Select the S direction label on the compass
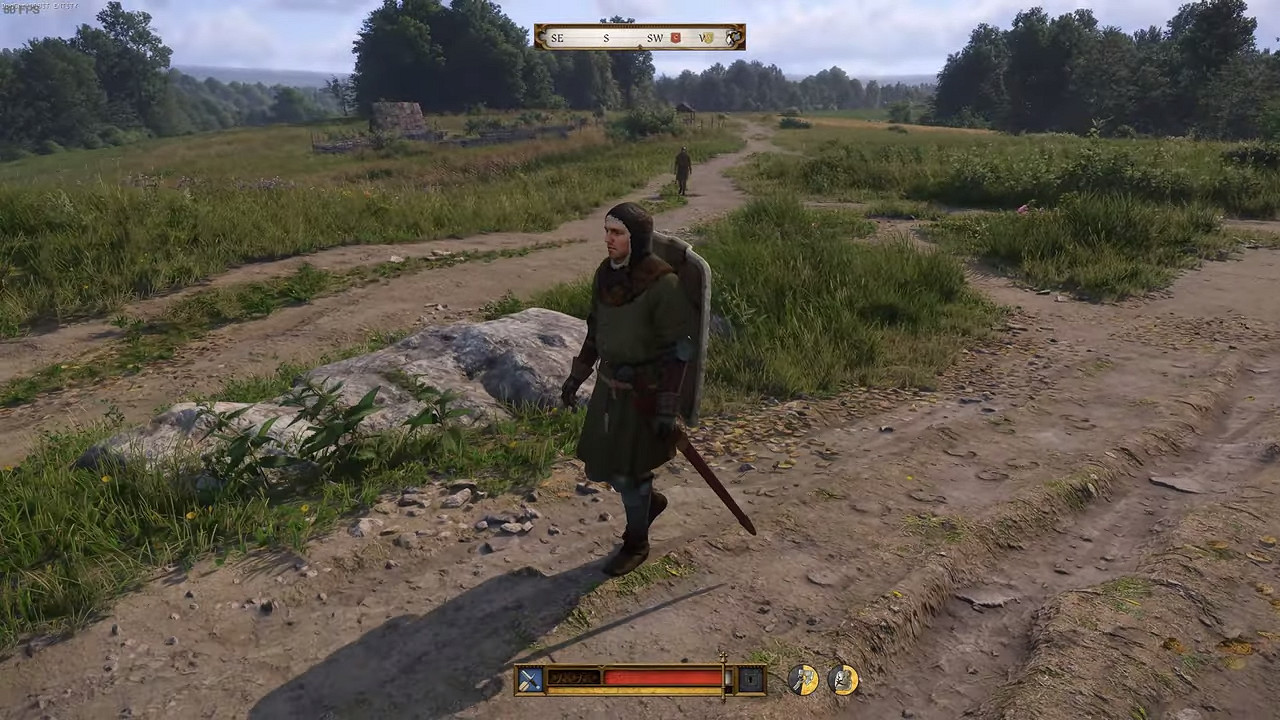Image resolution: width=1280 pixels, height=720 pixels. [x=606, y=37]
